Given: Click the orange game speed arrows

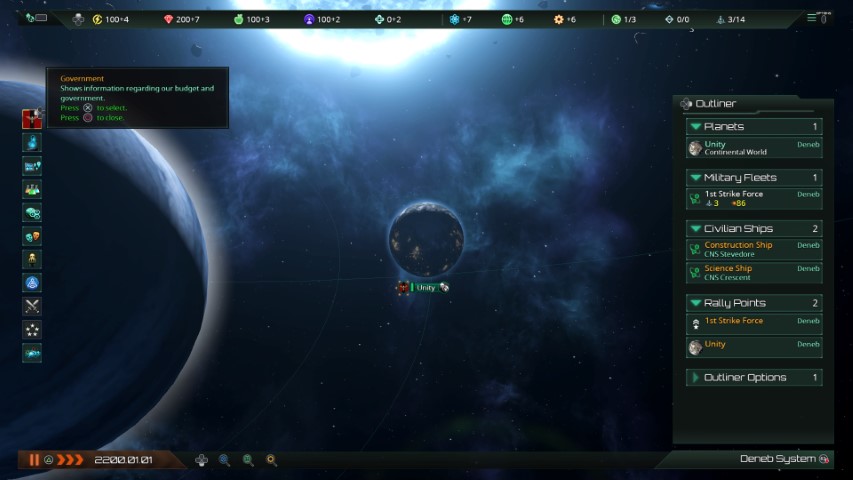Looking at the screenshot, I should point(70,460).
